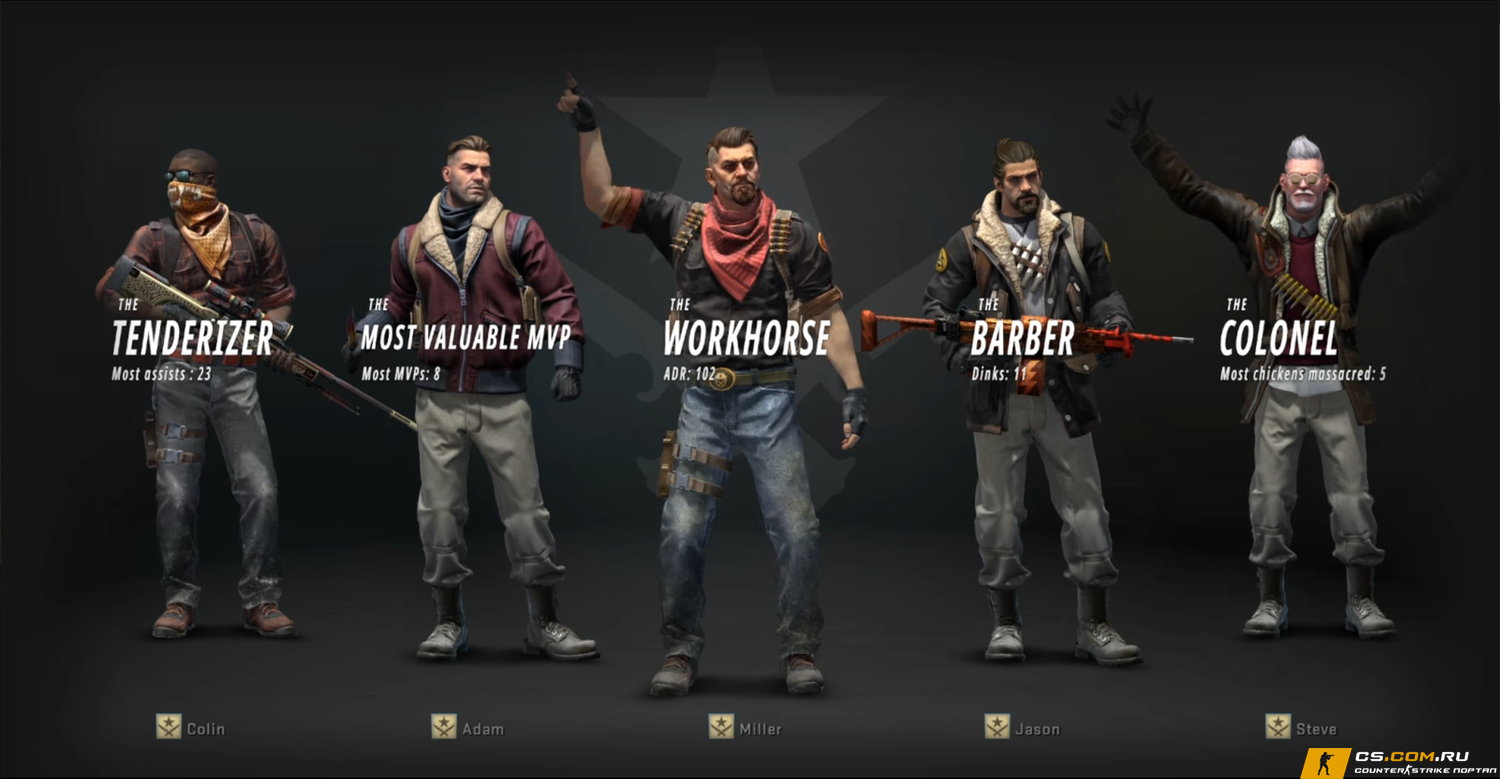Select player Colin's name label

[205, 729]
